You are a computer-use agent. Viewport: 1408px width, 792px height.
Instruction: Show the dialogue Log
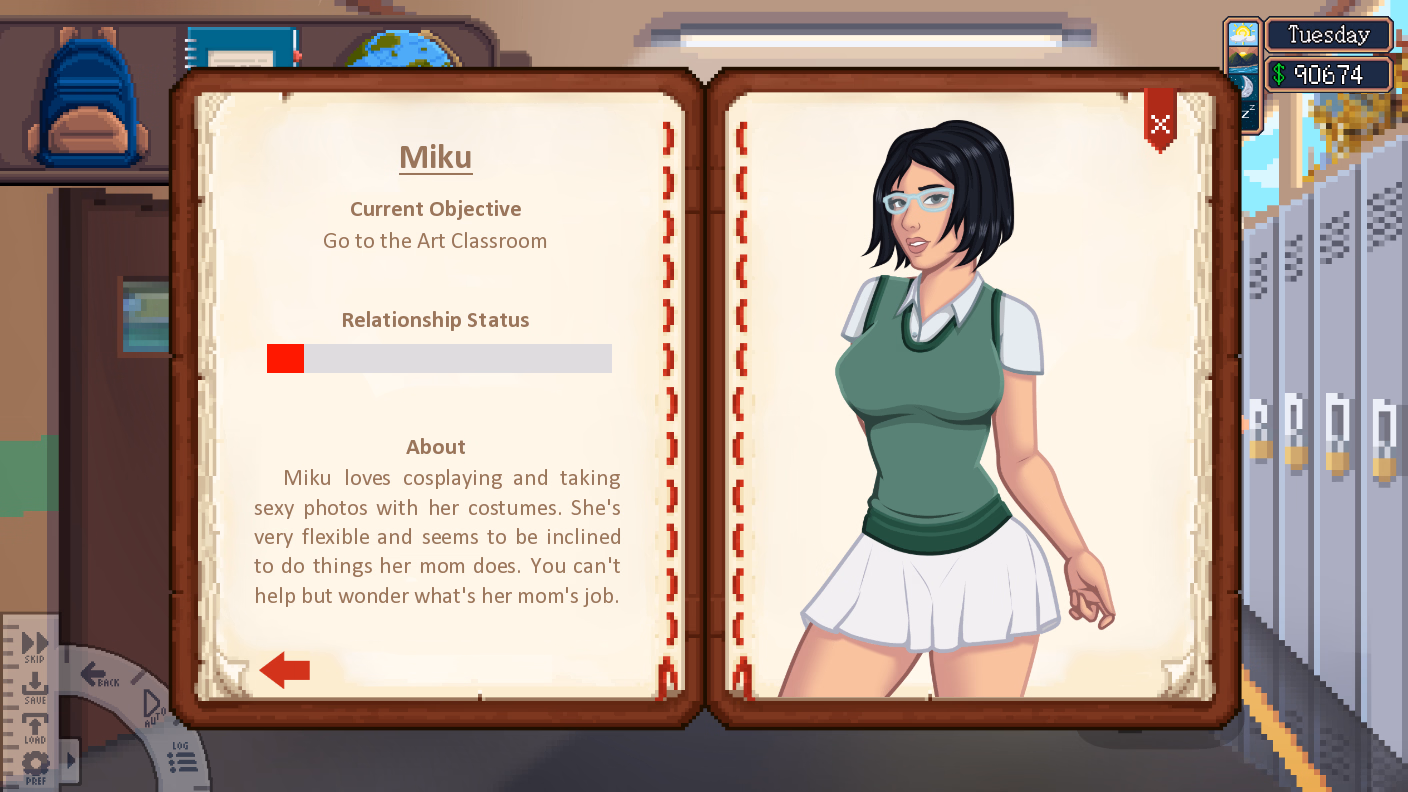[x=181, y=760]
